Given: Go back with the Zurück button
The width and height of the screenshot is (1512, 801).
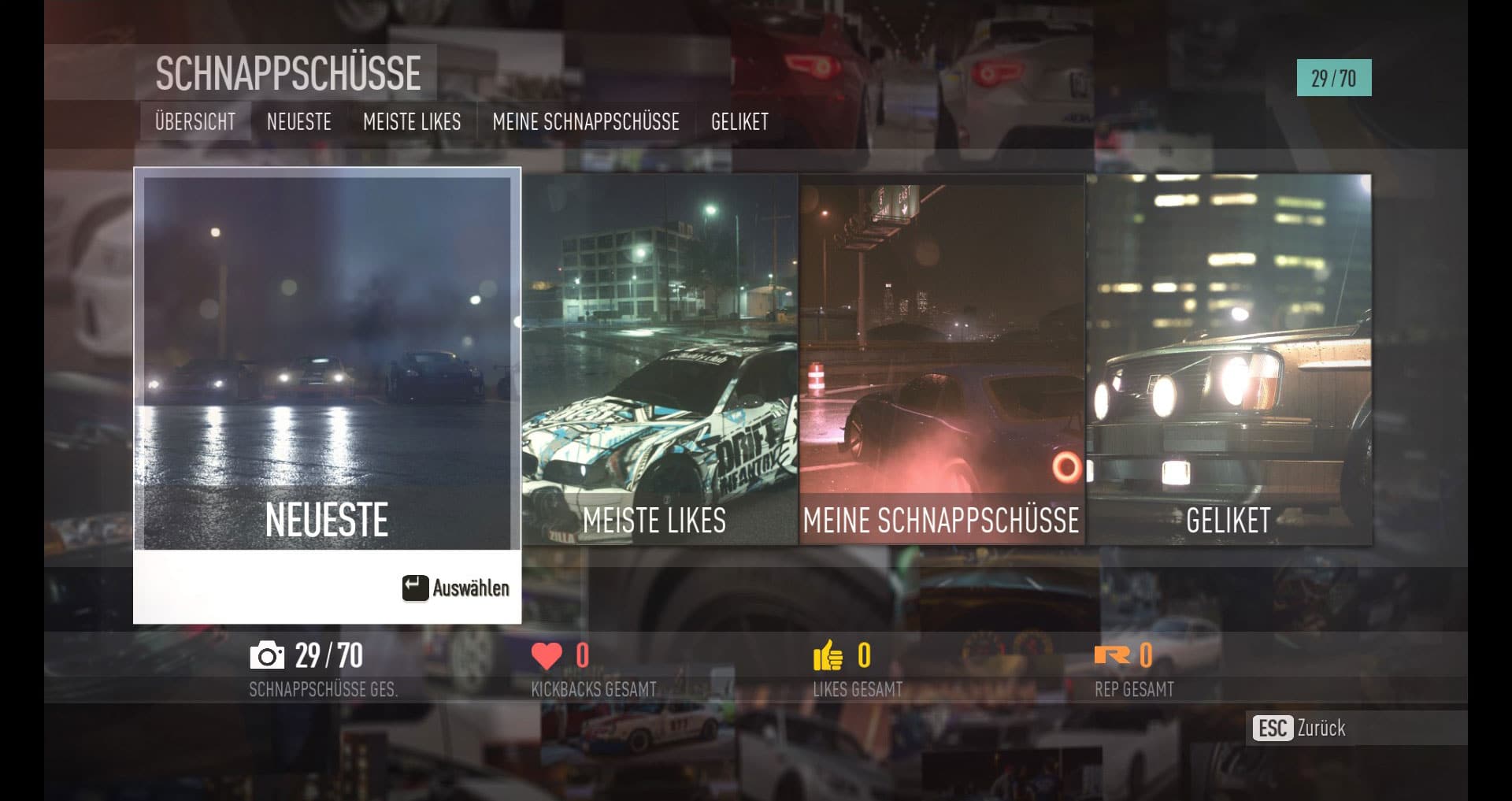Looking at the screenshot, I should click(1301, 728).
